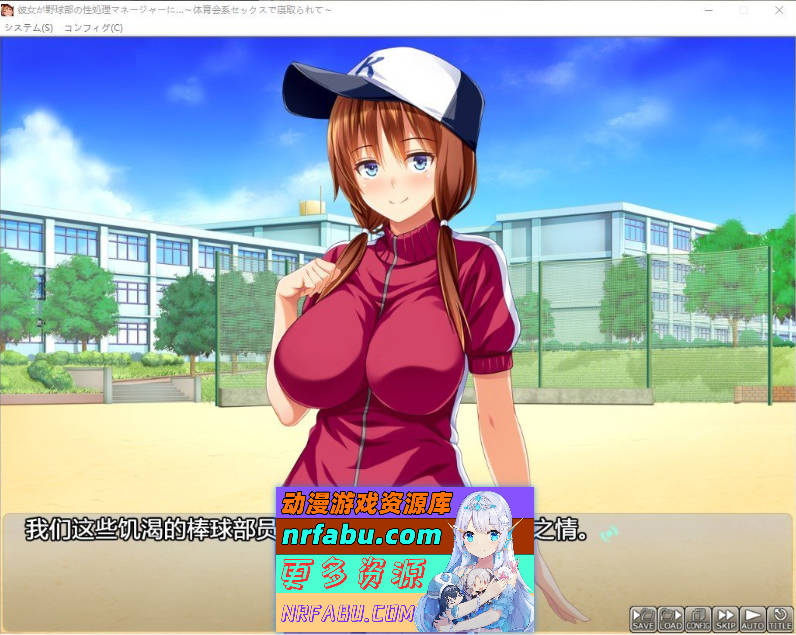Toggle AUTO text advance mode

tap(752, 618)
